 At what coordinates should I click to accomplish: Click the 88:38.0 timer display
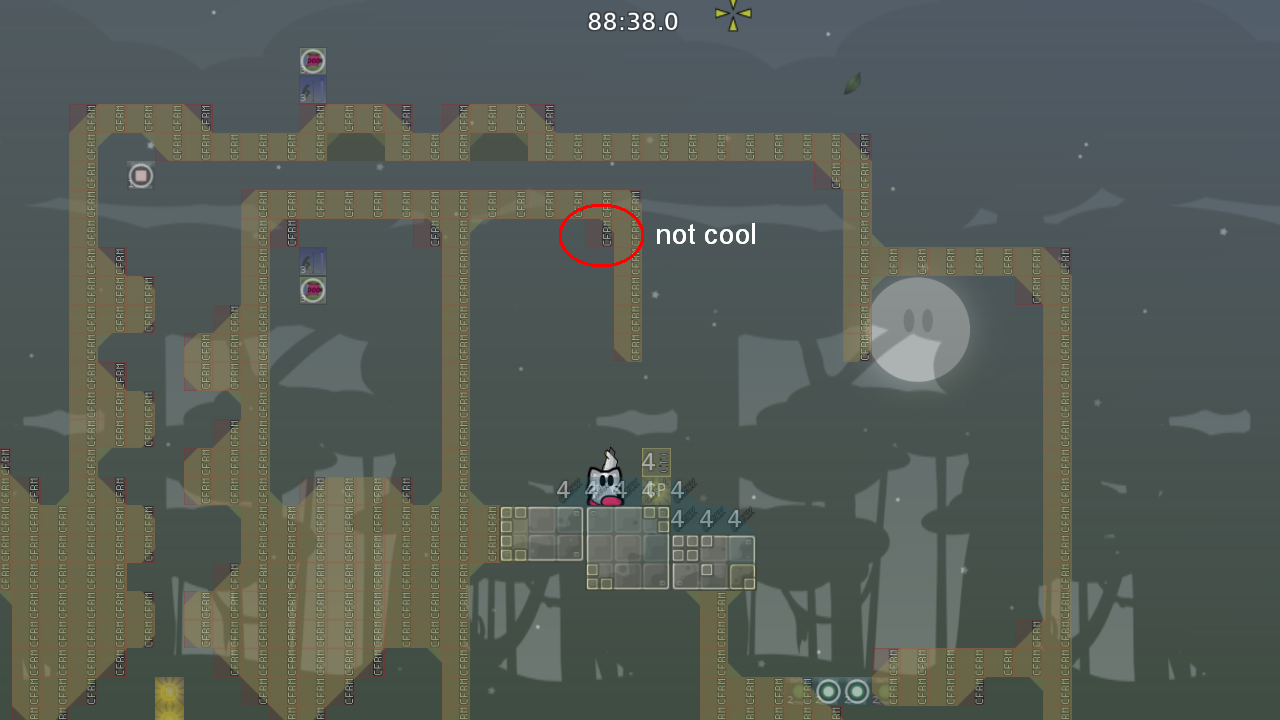(632, 21)
